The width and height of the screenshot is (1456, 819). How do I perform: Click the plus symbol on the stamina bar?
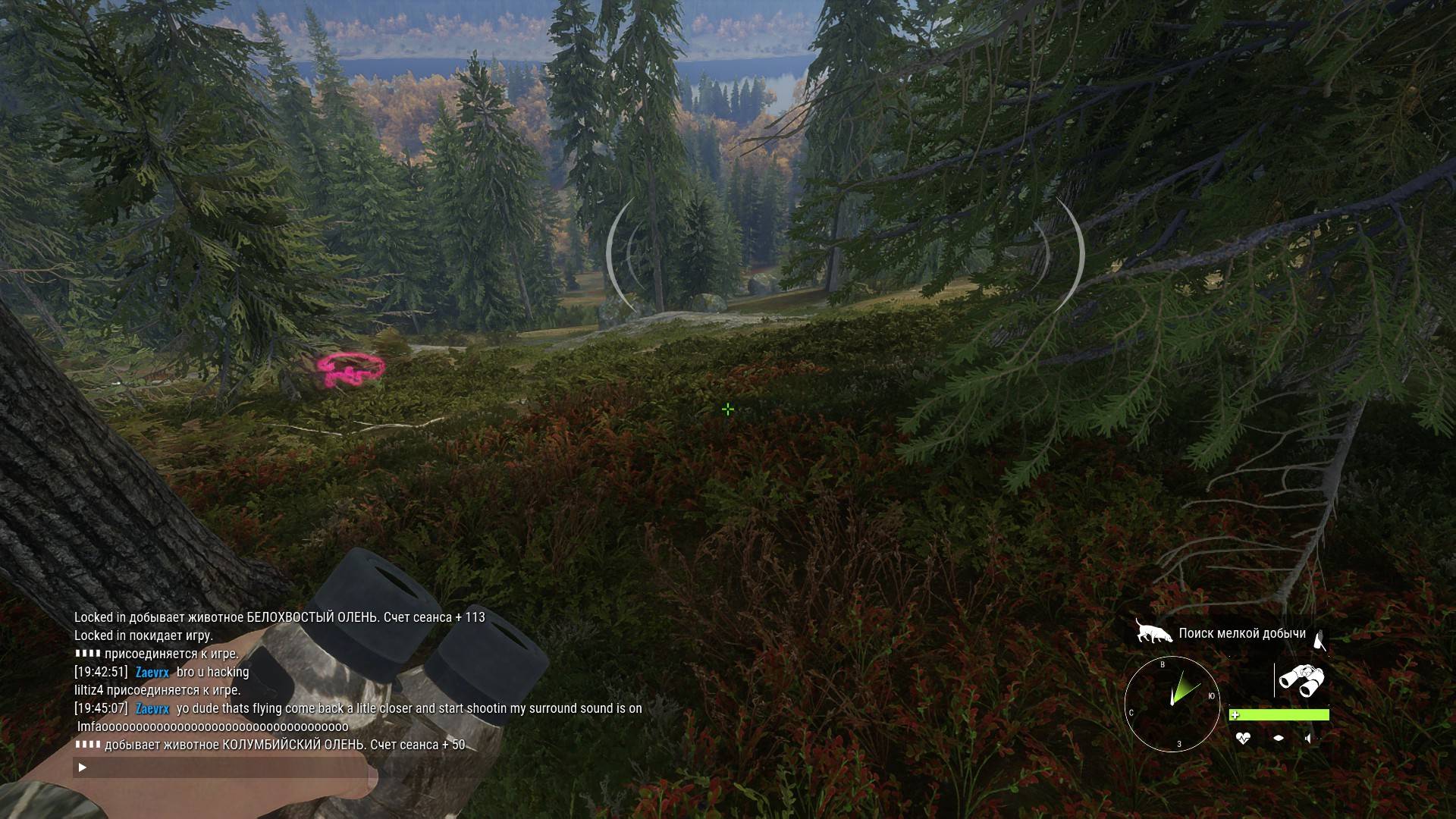point(1235,714)
